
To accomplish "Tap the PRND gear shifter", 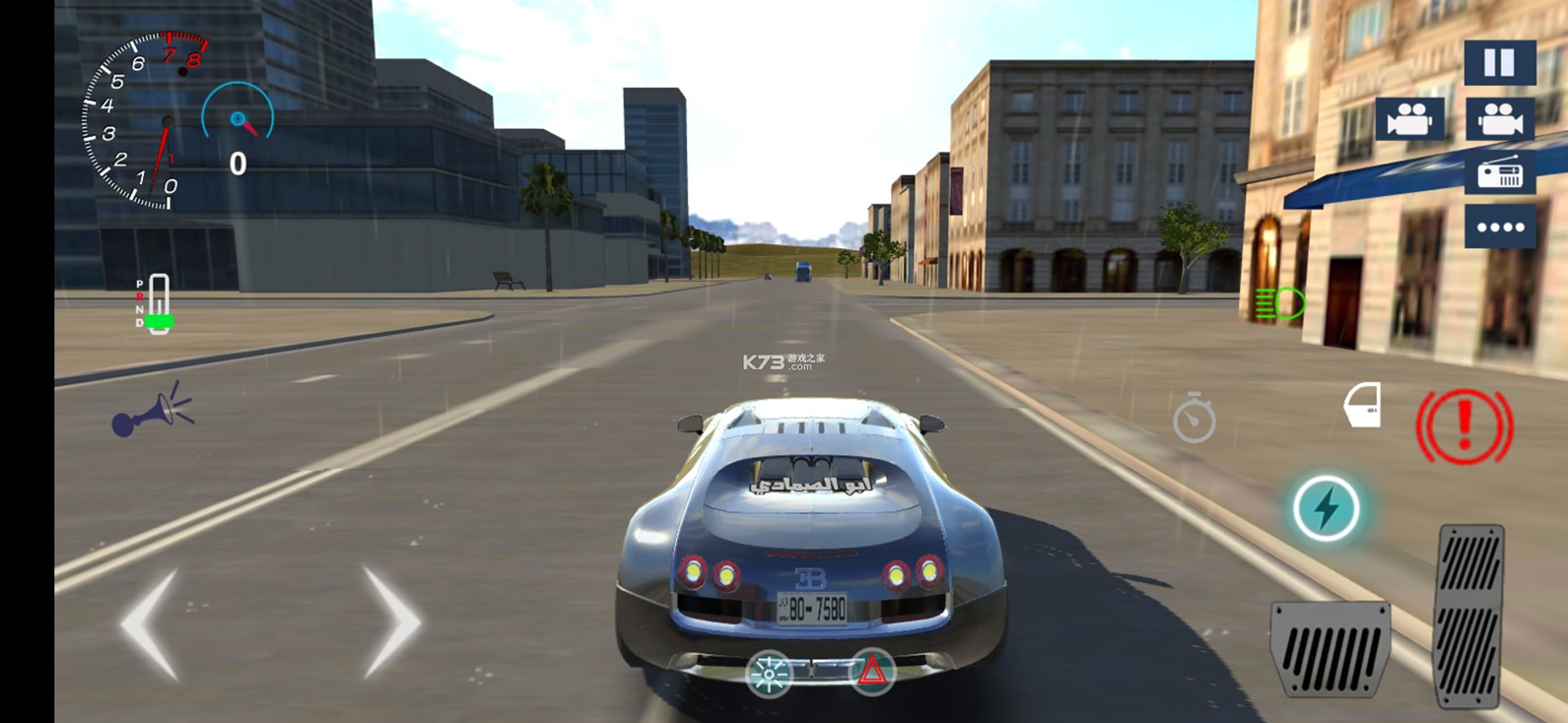I will tap(156, 304).
